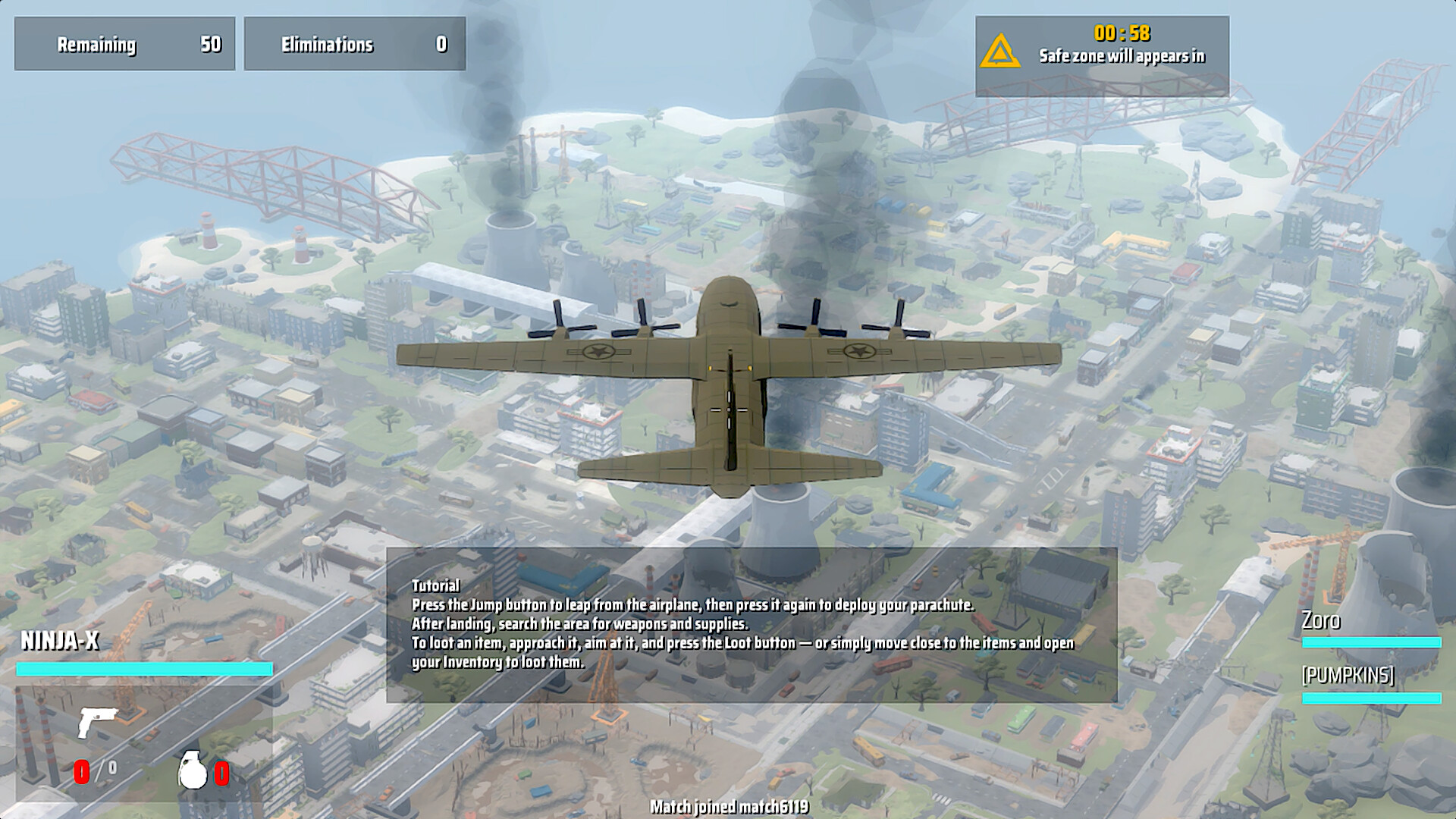Select the grenade icon in the loadout
The height and width of the screenshot is (819, 1456).
pyautogui.click(x=192, y=770)
